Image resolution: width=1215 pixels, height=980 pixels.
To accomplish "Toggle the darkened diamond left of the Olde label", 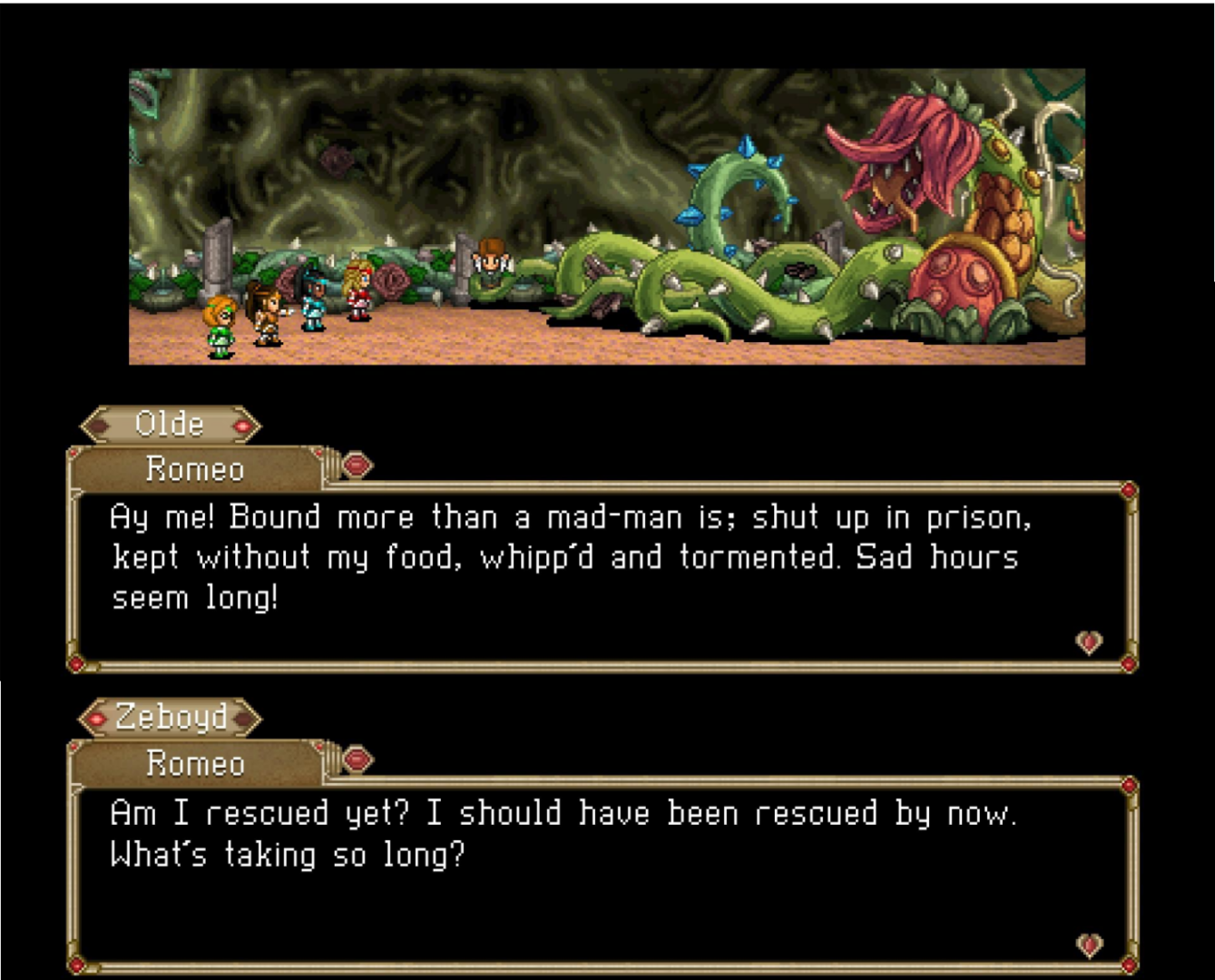I will [x=98, y=424].
